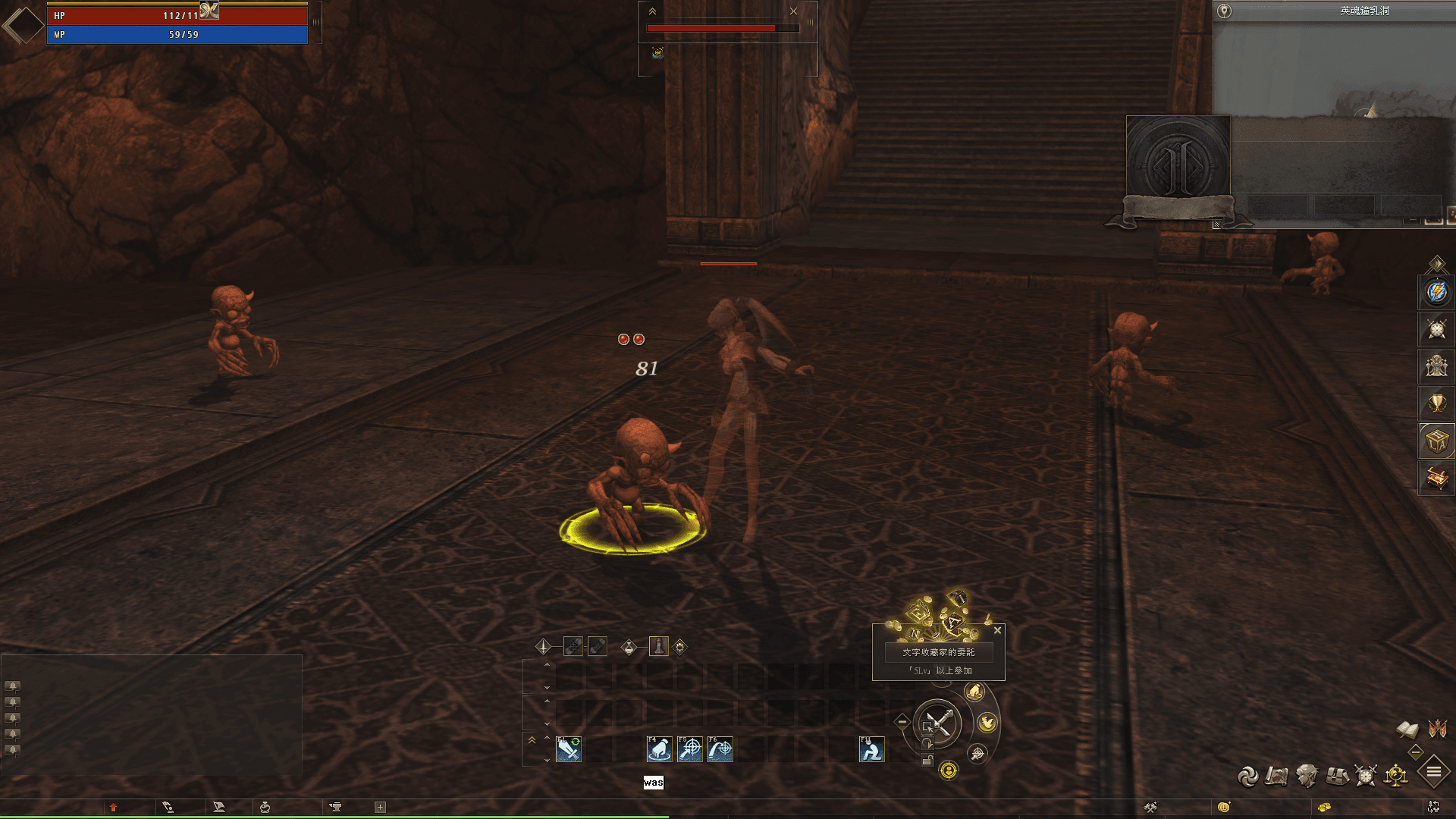Open the inventory bag icon
This screenshot has height=819, width=1456.
point(1336,776)
